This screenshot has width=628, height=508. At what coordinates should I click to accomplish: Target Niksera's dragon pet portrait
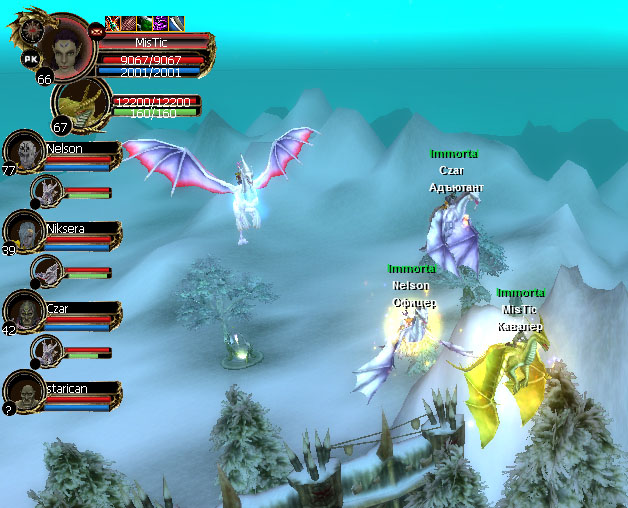tap(47, 270)
